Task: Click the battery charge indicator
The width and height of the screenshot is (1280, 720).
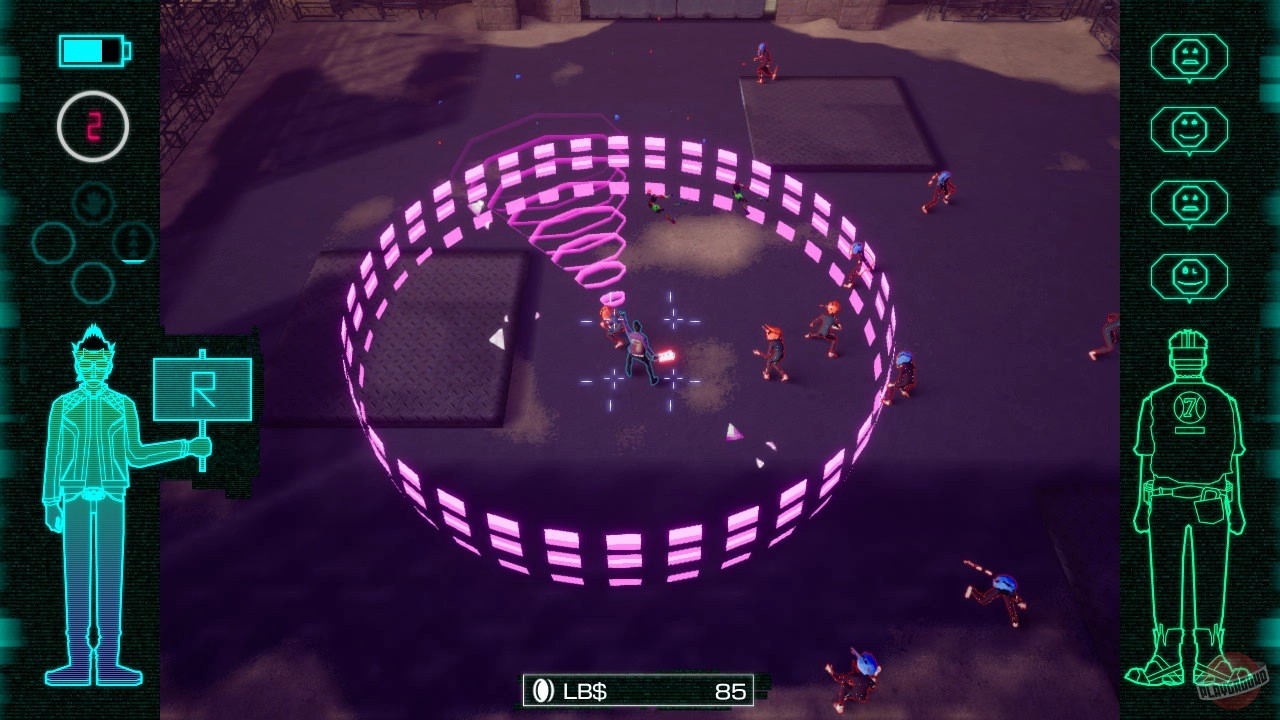Action: (90, 50)
